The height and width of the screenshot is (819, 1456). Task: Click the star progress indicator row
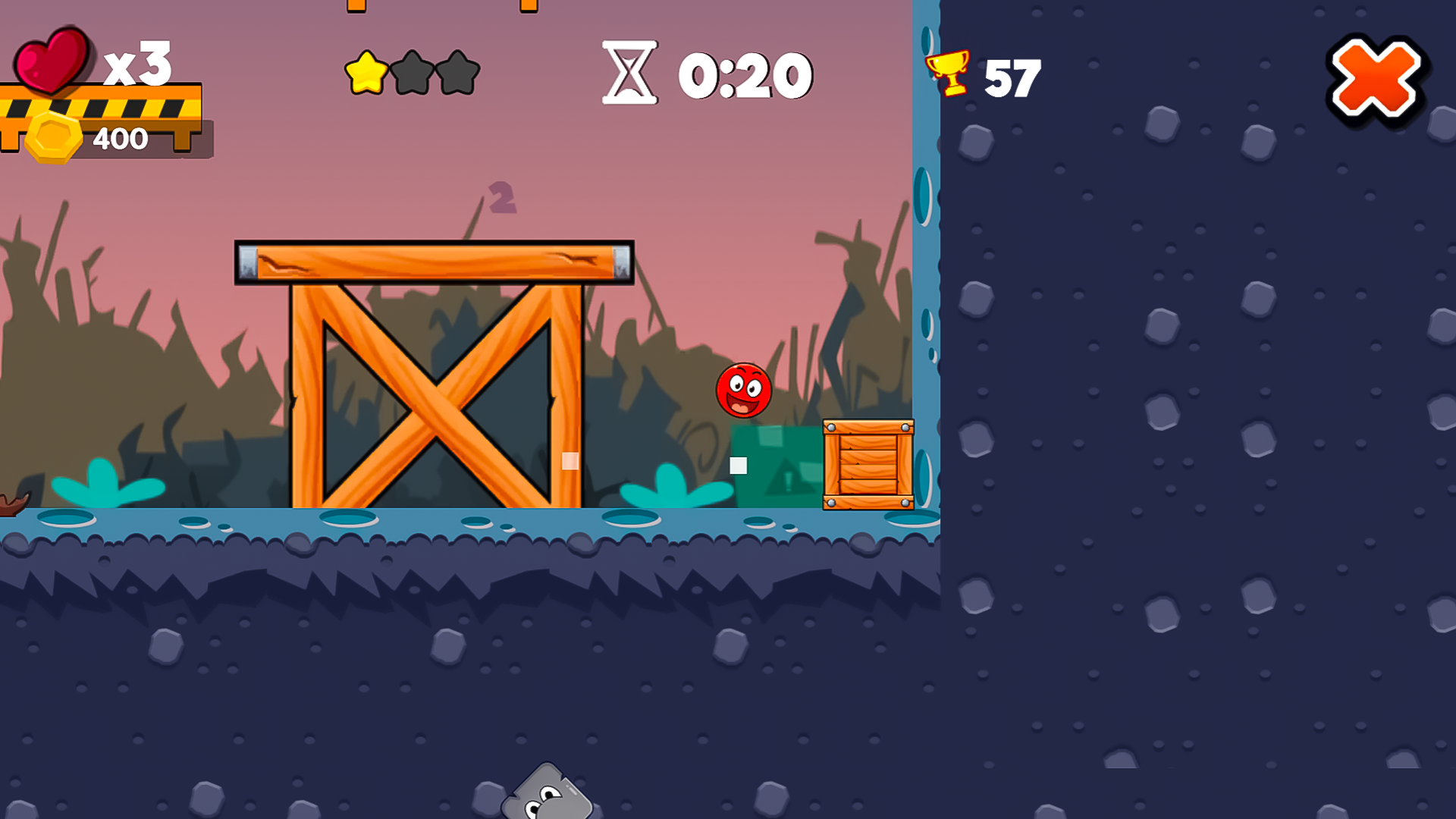[414, 71]
